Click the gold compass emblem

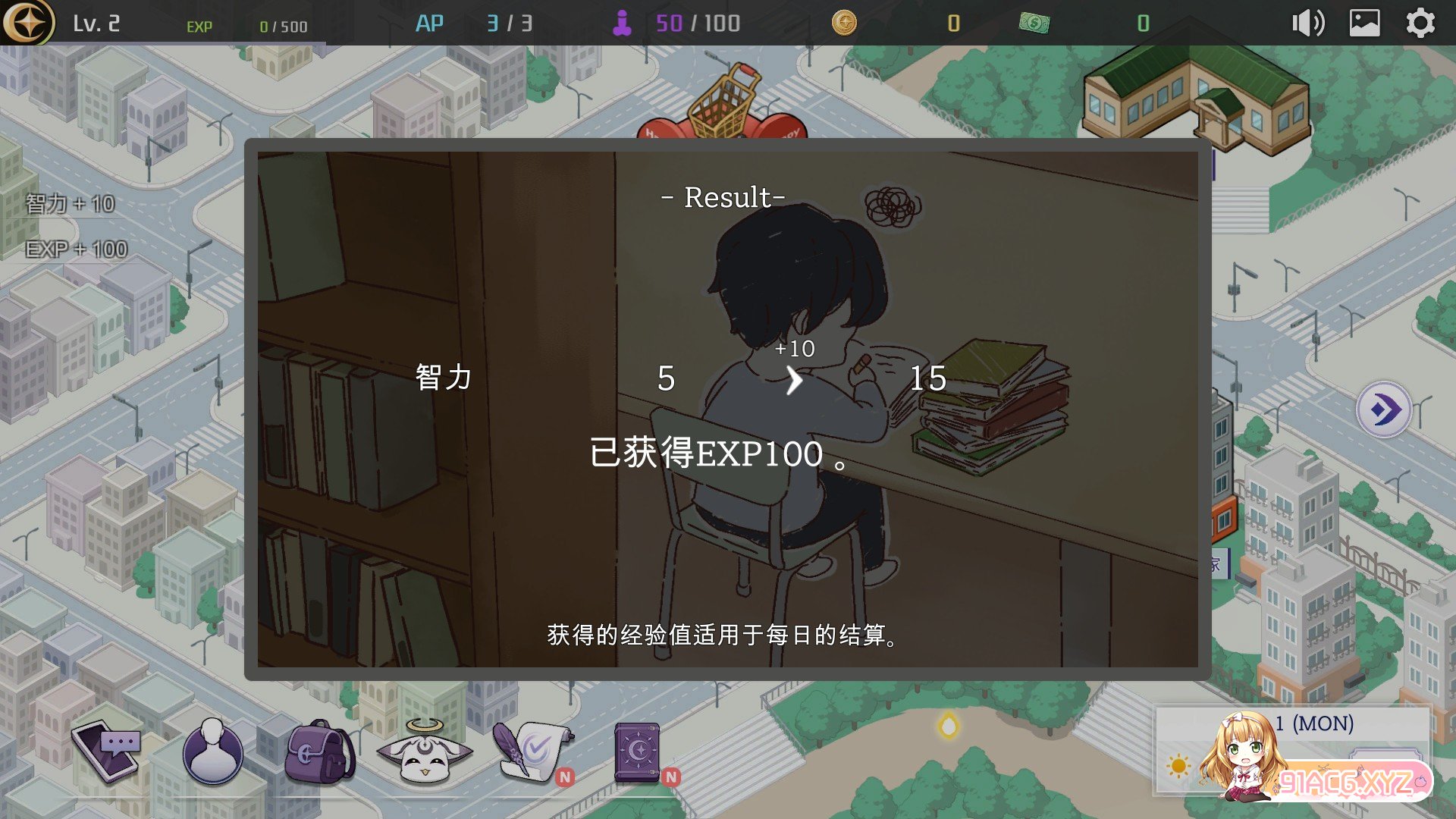tap(28, 23)
